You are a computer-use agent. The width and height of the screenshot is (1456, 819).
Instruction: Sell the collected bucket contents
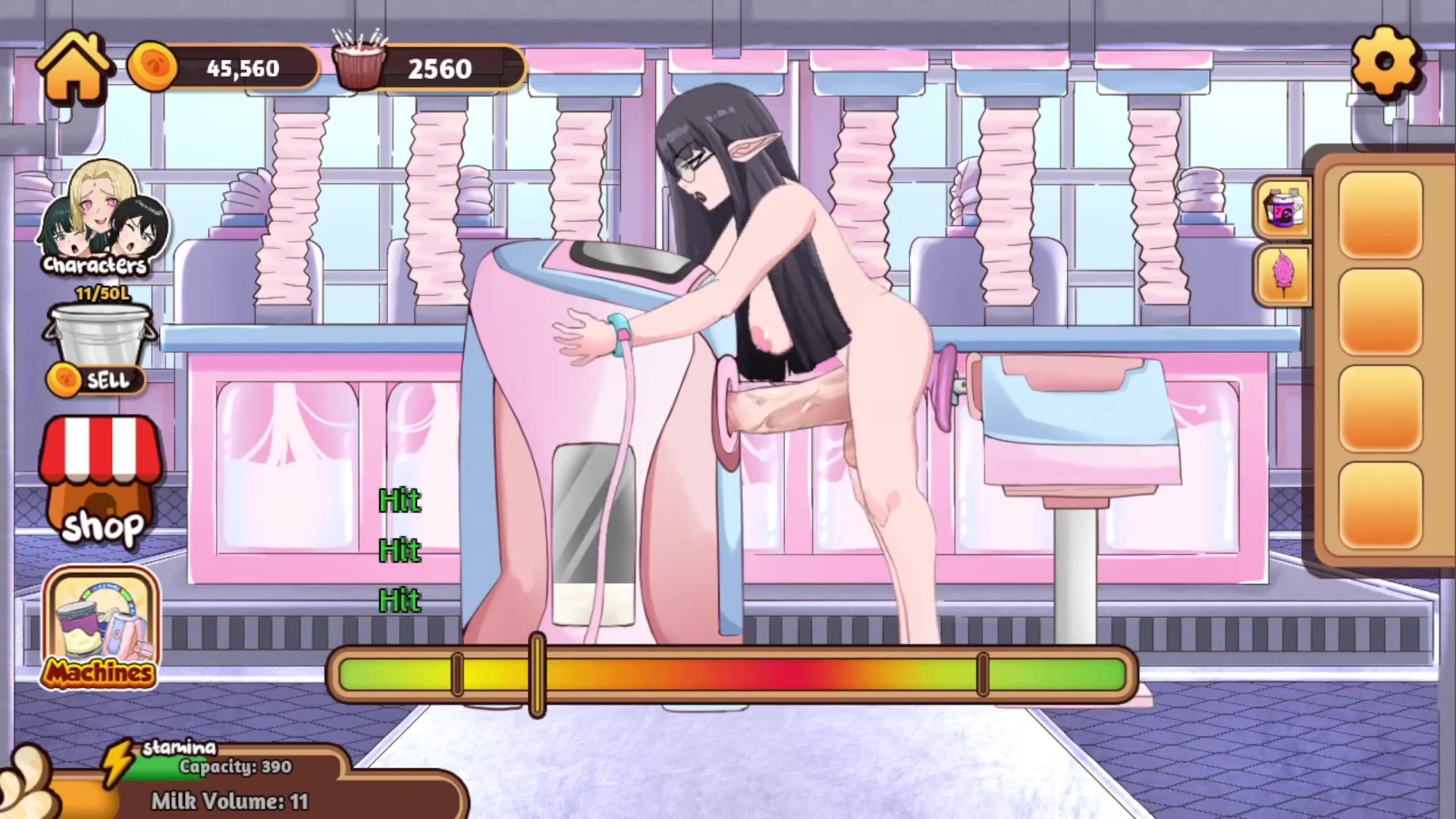(x=97, y=380)
